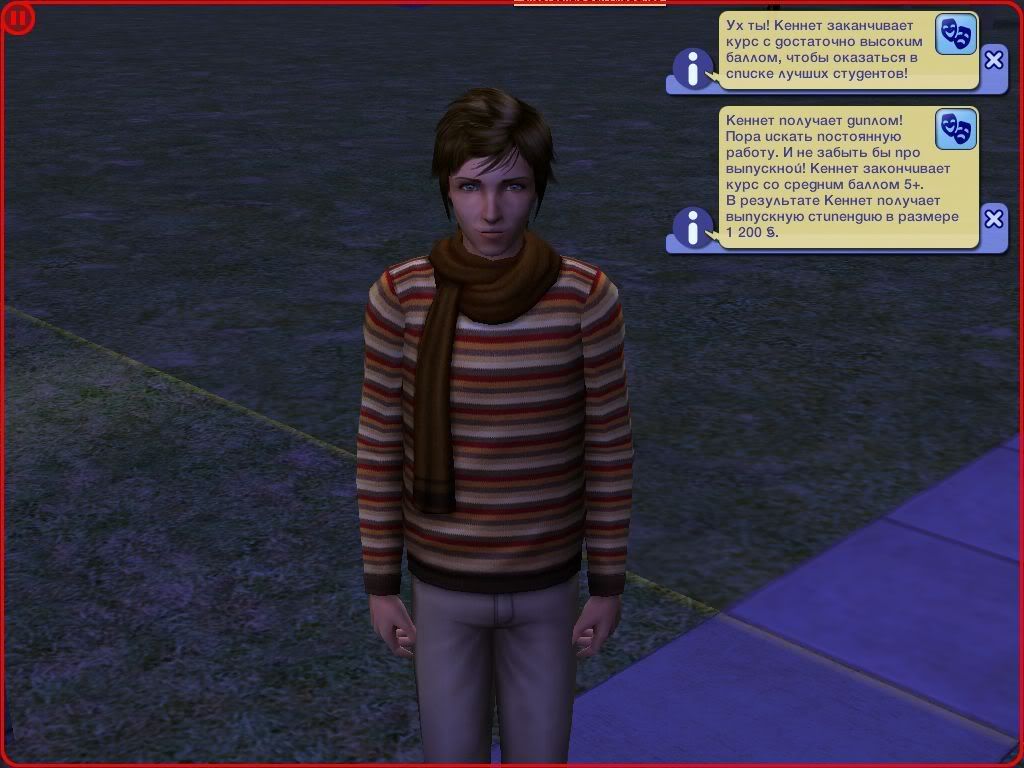This screenshot has width=1024, height=768.
Task: Click the red pause icon
Action: point(18,18)
